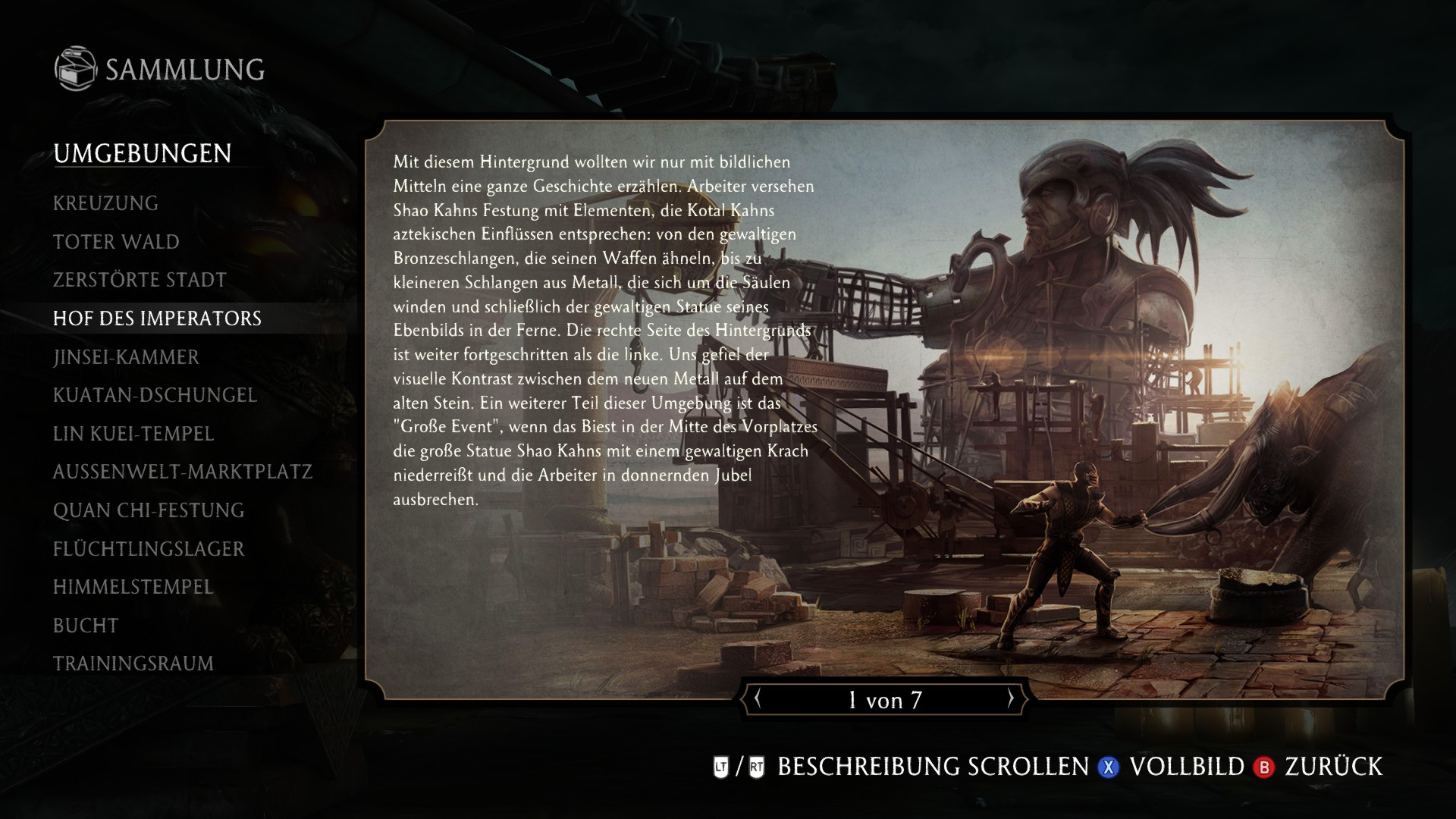Screen dimensions: 1456x819
Task: Choose Bucht from the environments list
Action: (x=86, y=626)
